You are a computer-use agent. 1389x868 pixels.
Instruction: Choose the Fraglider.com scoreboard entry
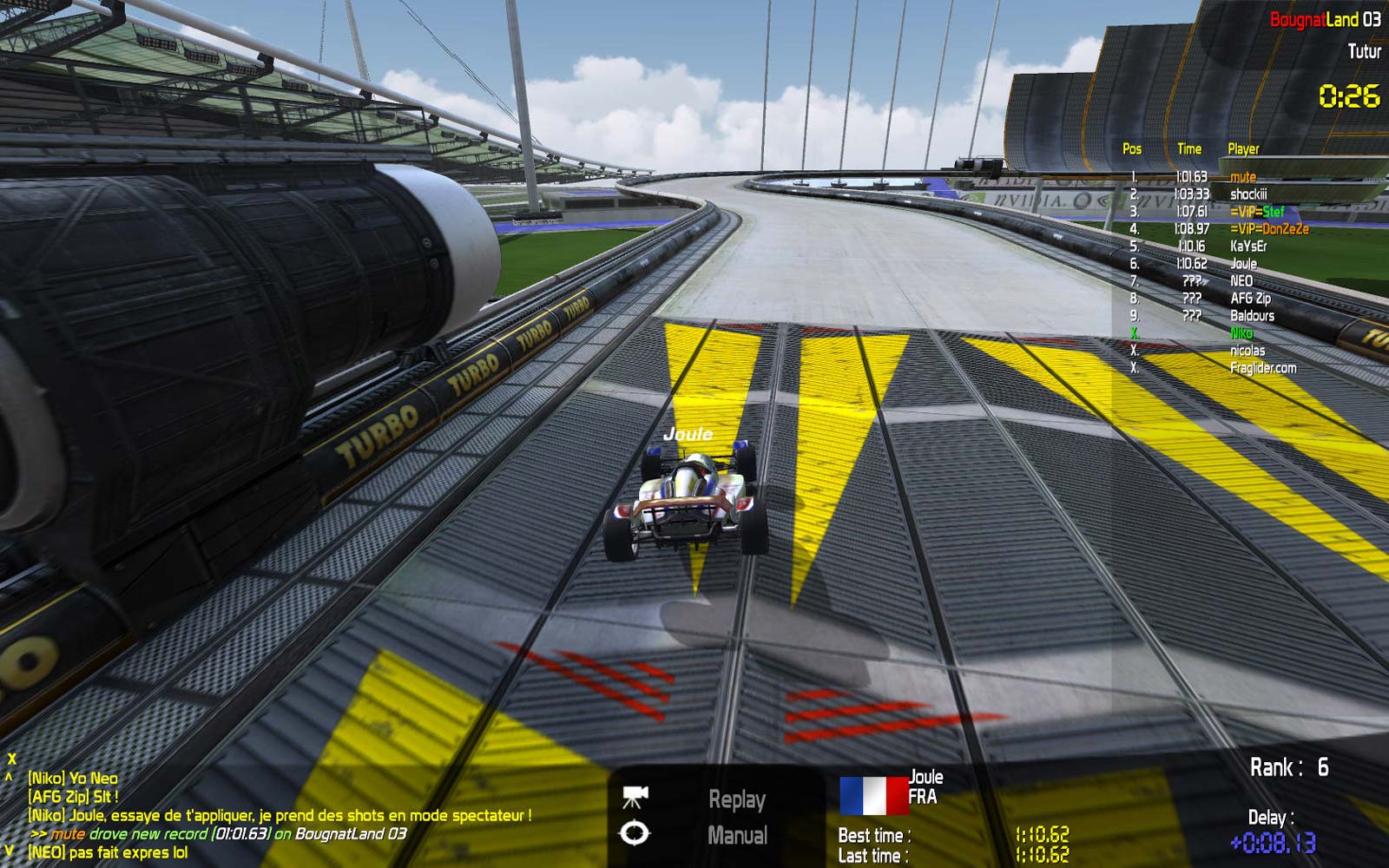point(1263,368)
